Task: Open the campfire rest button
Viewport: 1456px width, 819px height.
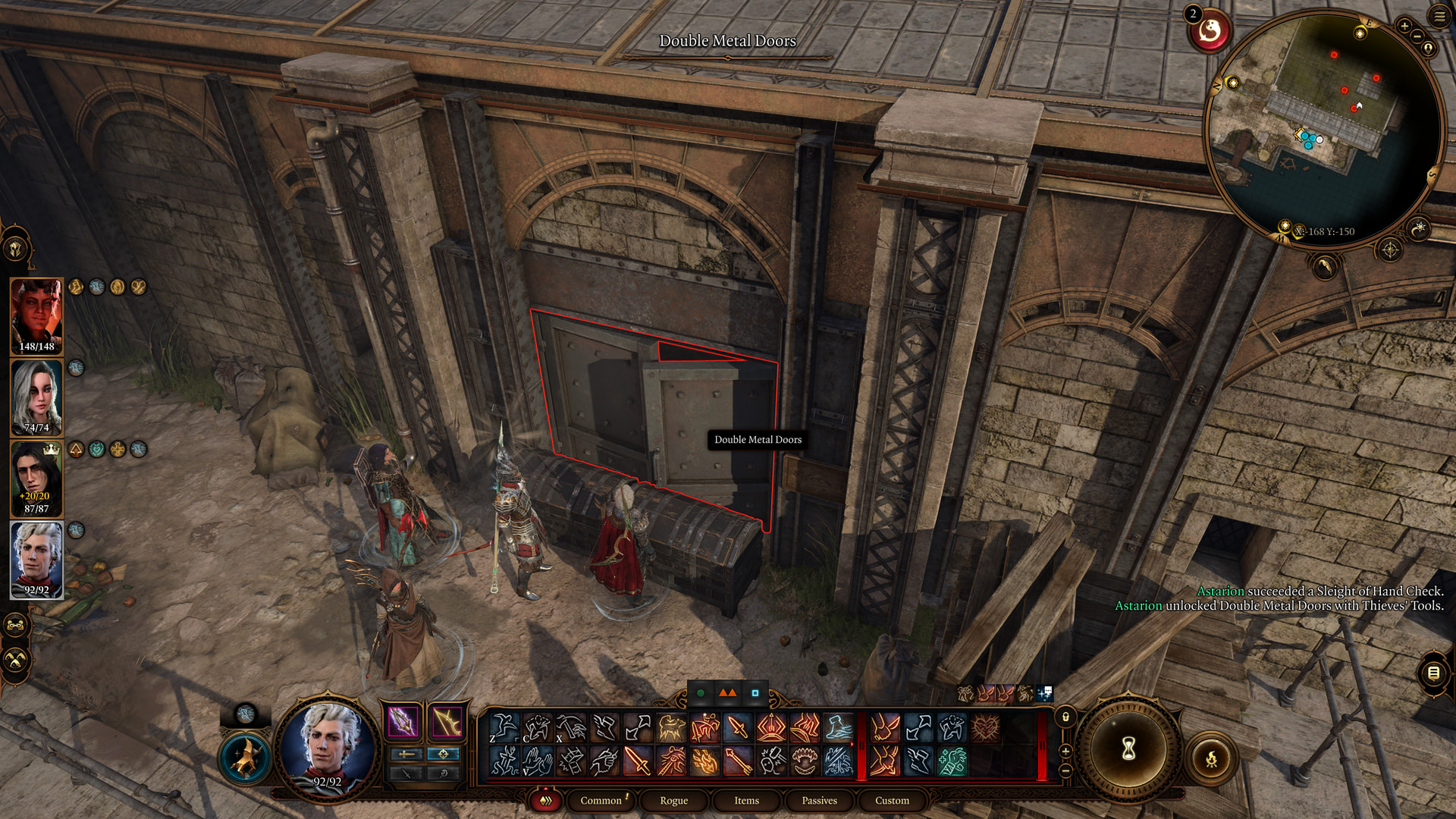Action: pos(1211,758)
